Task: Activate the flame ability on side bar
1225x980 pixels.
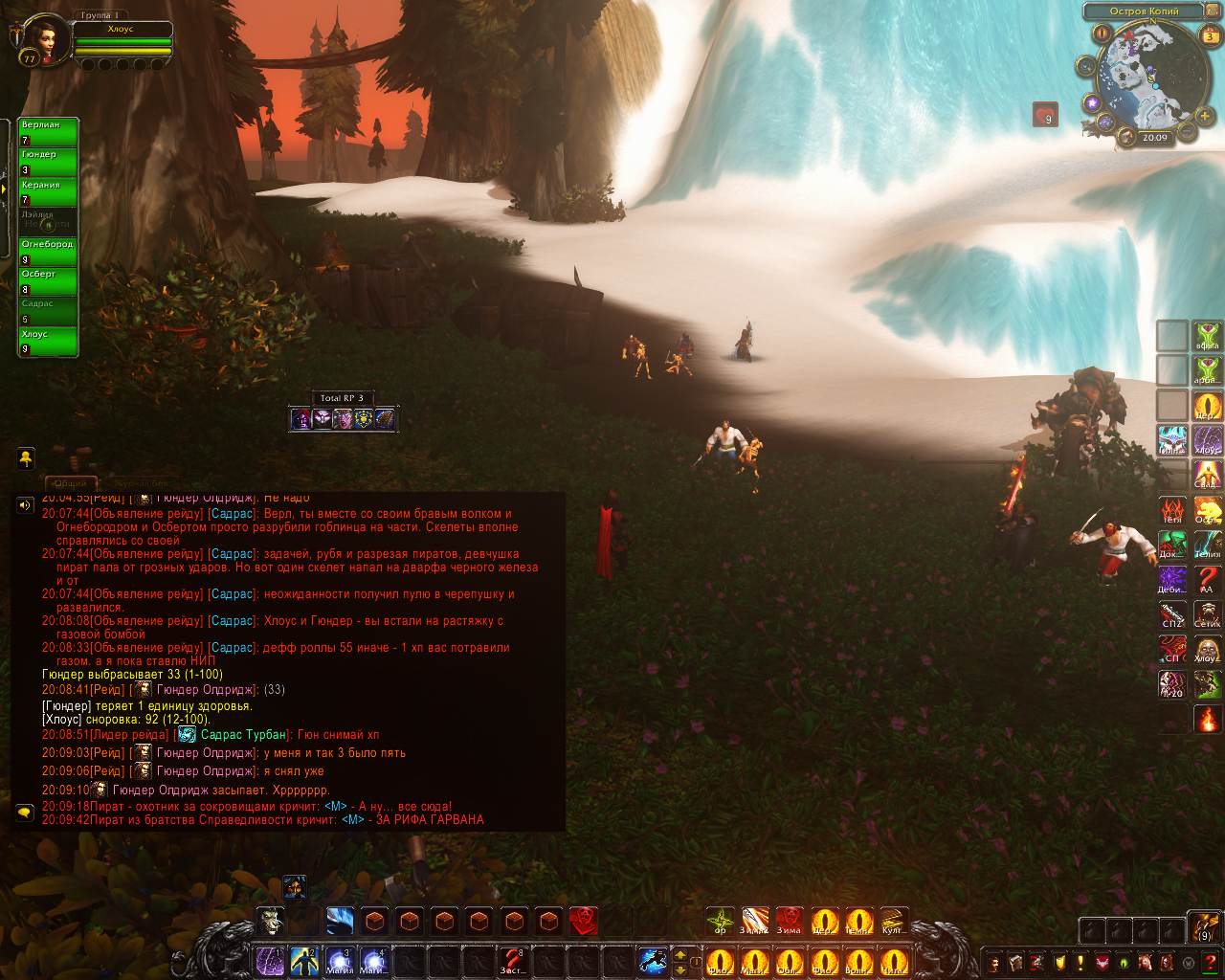Action: [x=1207, y=718]
